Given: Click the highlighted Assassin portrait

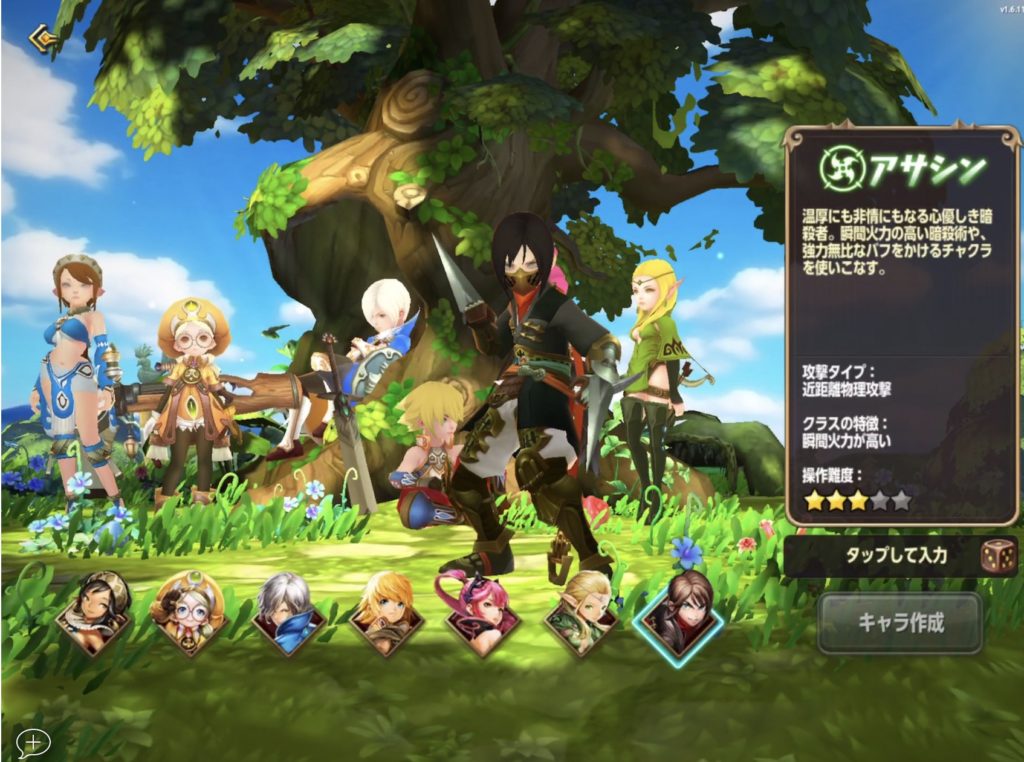Looking at the screenshot, I should [x=678, y=614].
